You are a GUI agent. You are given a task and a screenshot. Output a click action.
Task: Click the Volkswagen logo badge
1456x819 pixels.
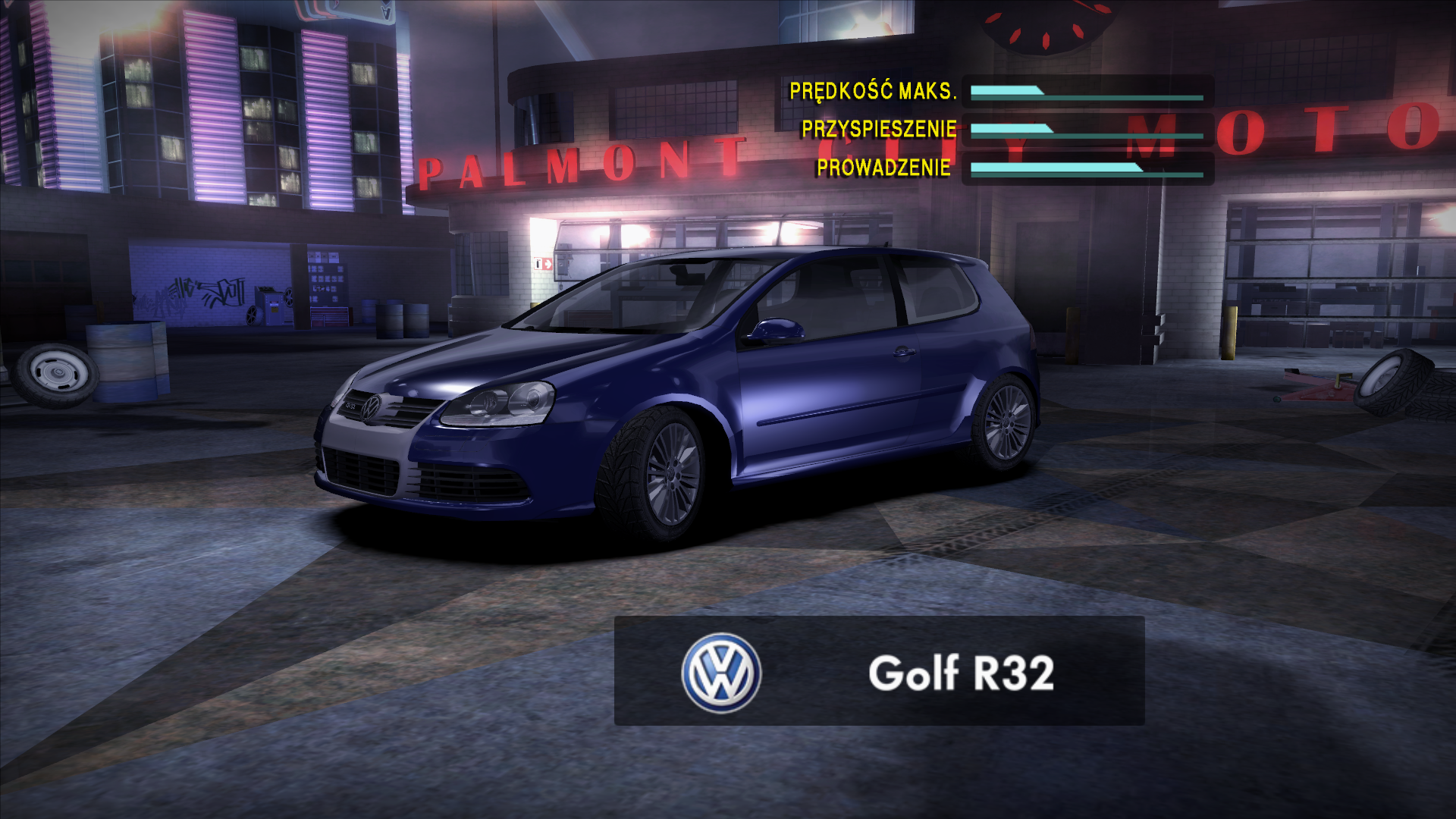click(x=720, y=673)
